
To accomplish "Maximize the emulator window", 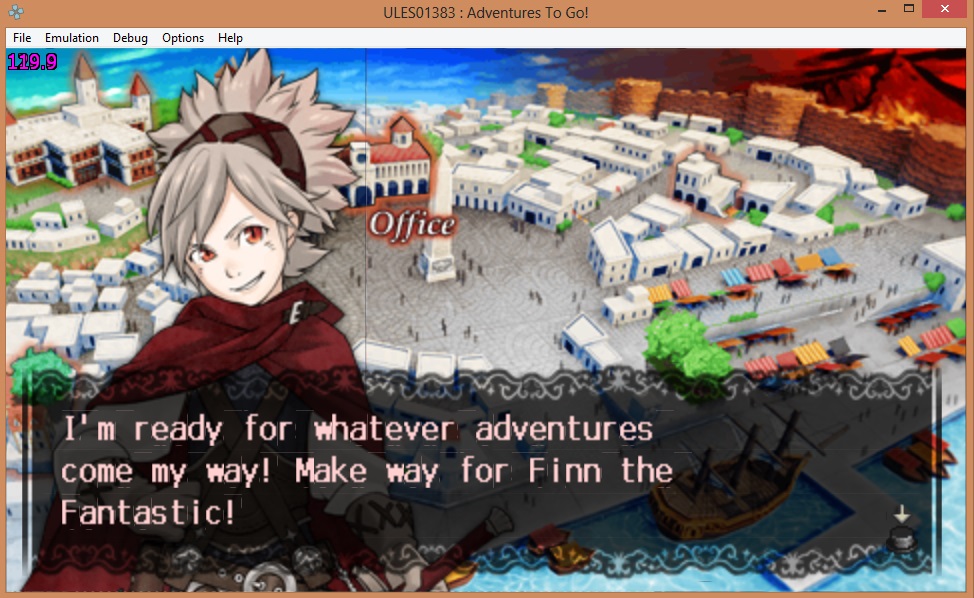I will click(909, 9).
